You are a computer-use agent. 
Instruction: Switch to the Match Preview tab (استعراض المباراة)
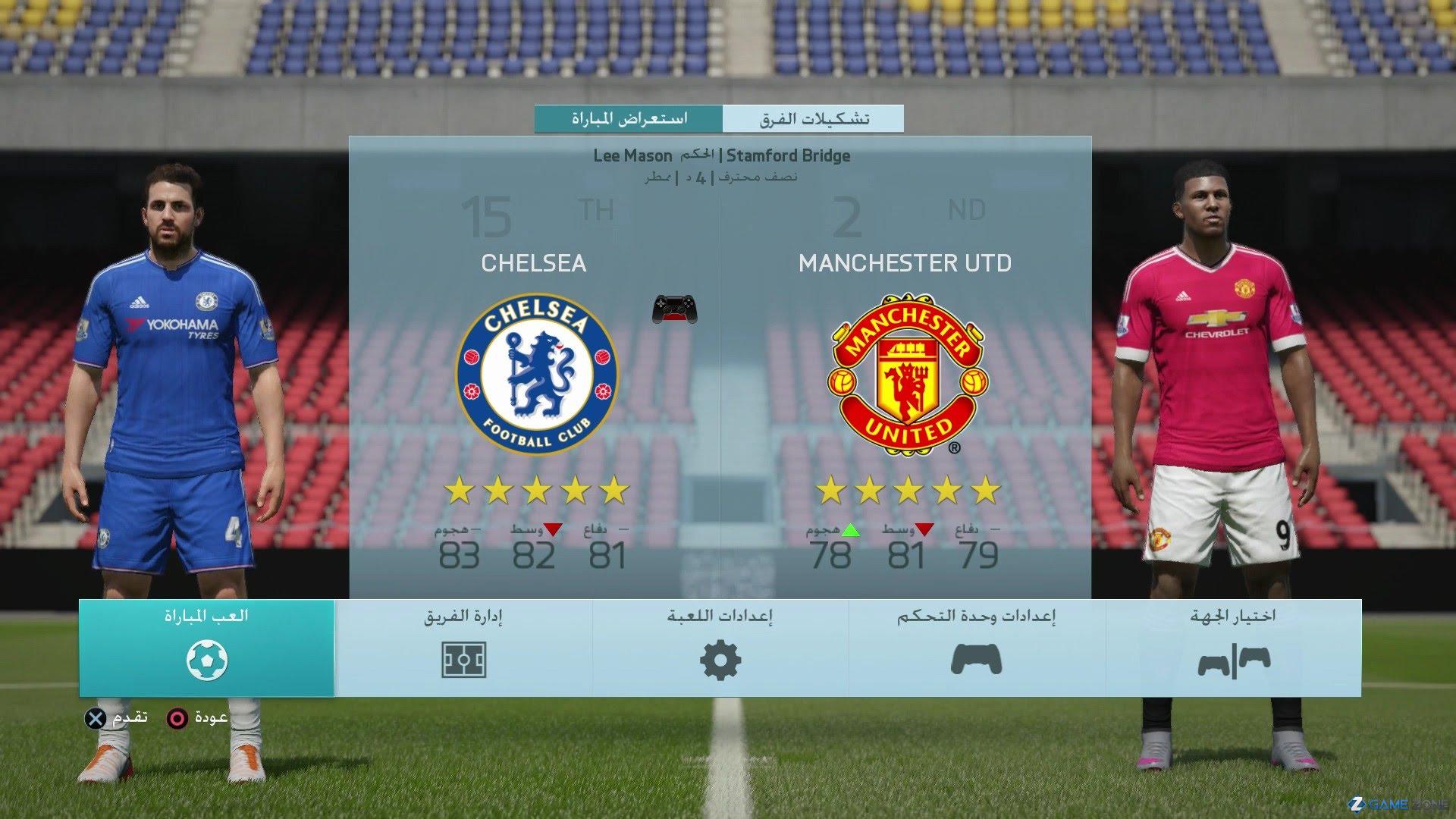point(629,119)
